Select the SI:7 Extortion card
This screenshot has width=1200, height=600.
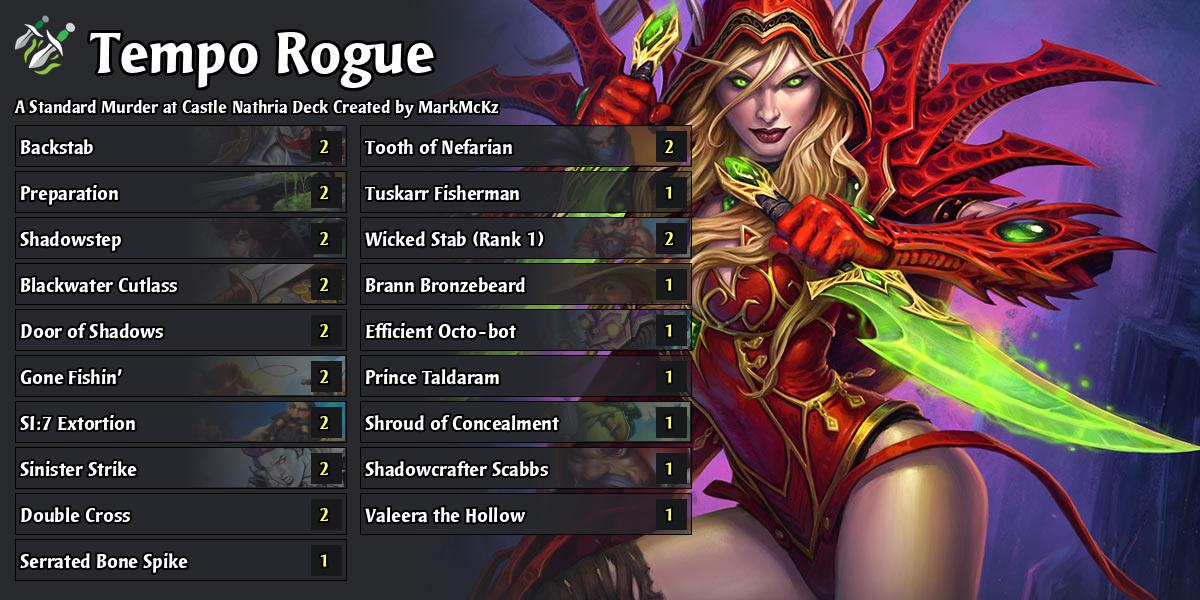pyautogui.click(x=180, y=424)
